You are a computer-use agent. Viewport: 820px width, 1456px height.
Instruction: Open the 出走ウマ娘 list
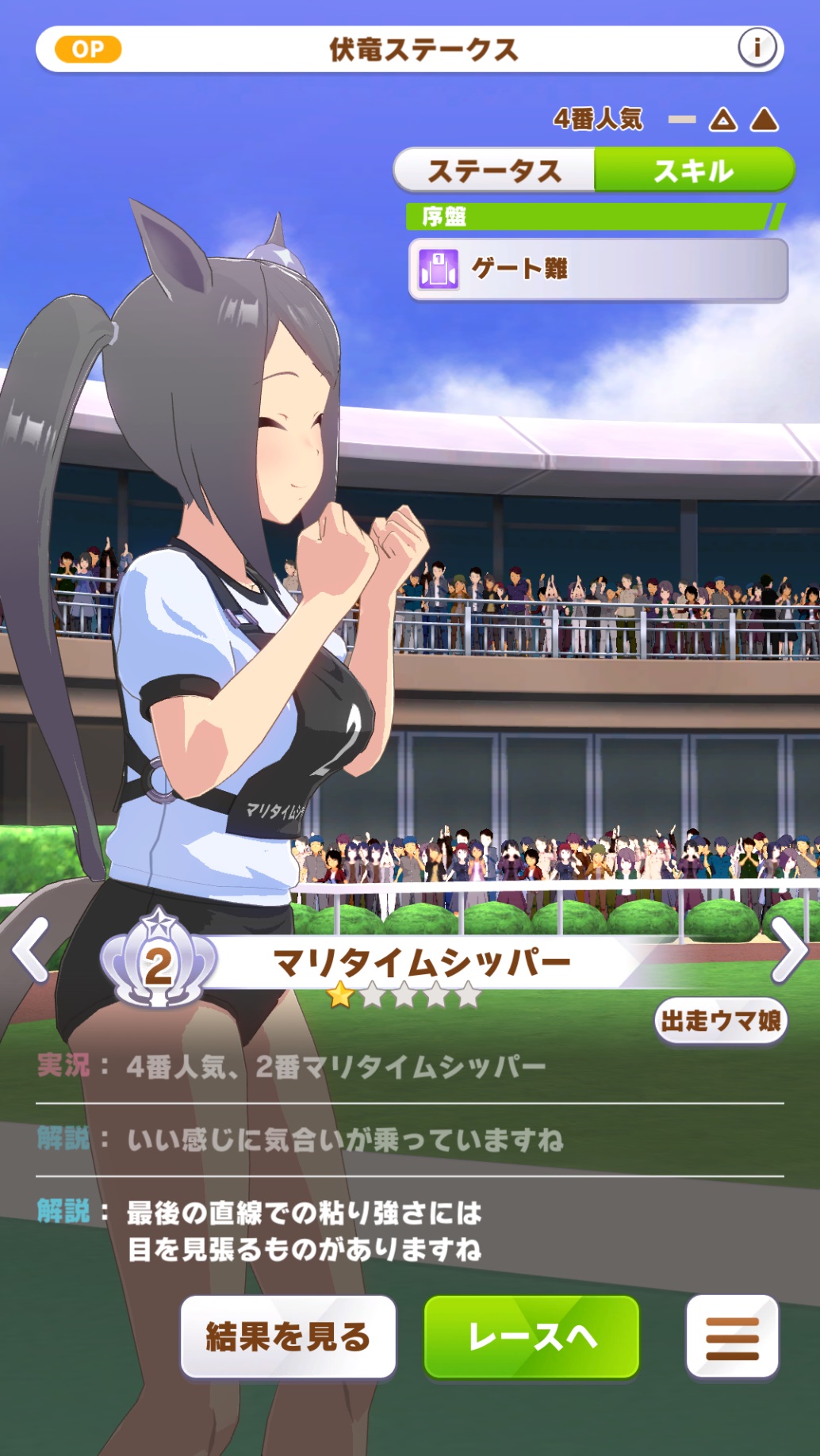(x=720, y=1021)
